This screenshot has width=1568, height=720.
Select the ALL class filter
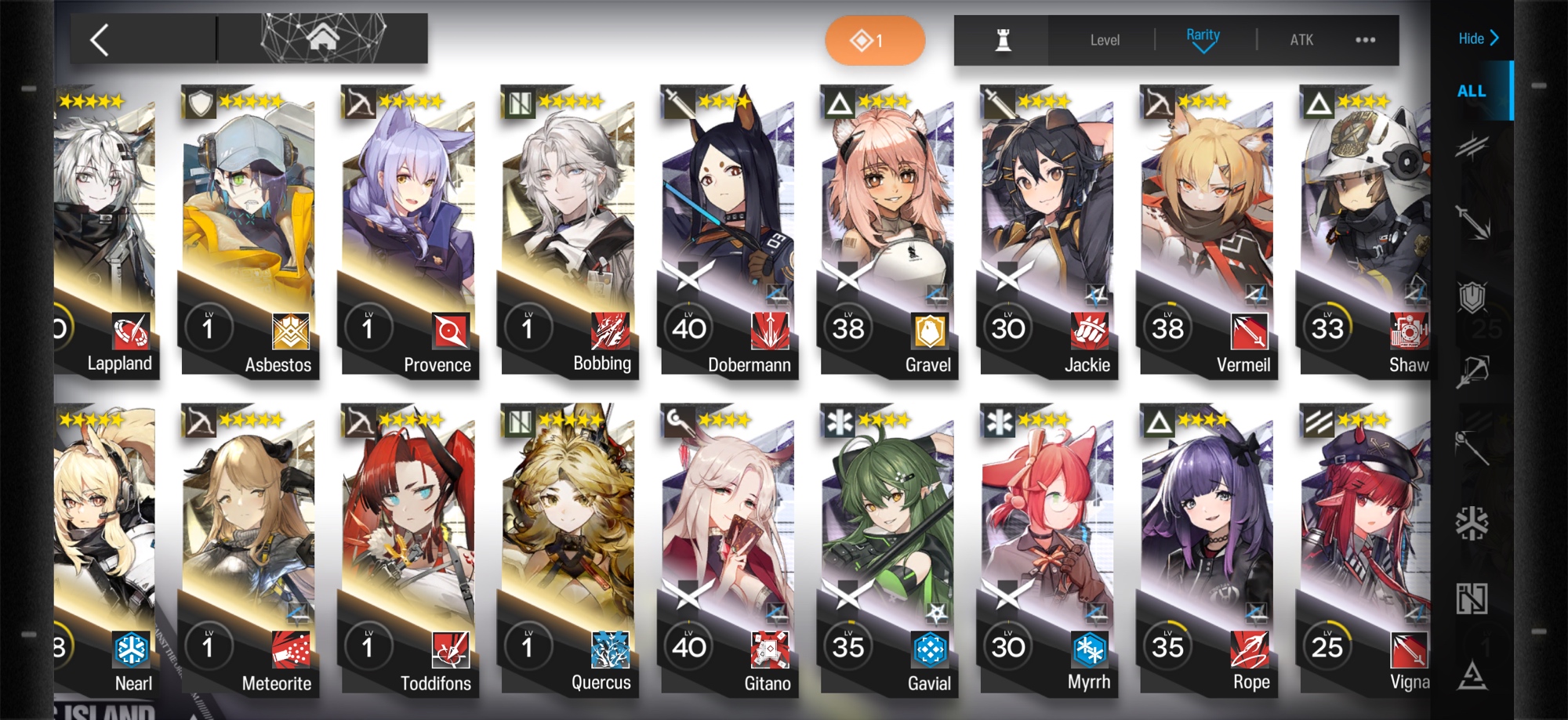[1472, 91]
